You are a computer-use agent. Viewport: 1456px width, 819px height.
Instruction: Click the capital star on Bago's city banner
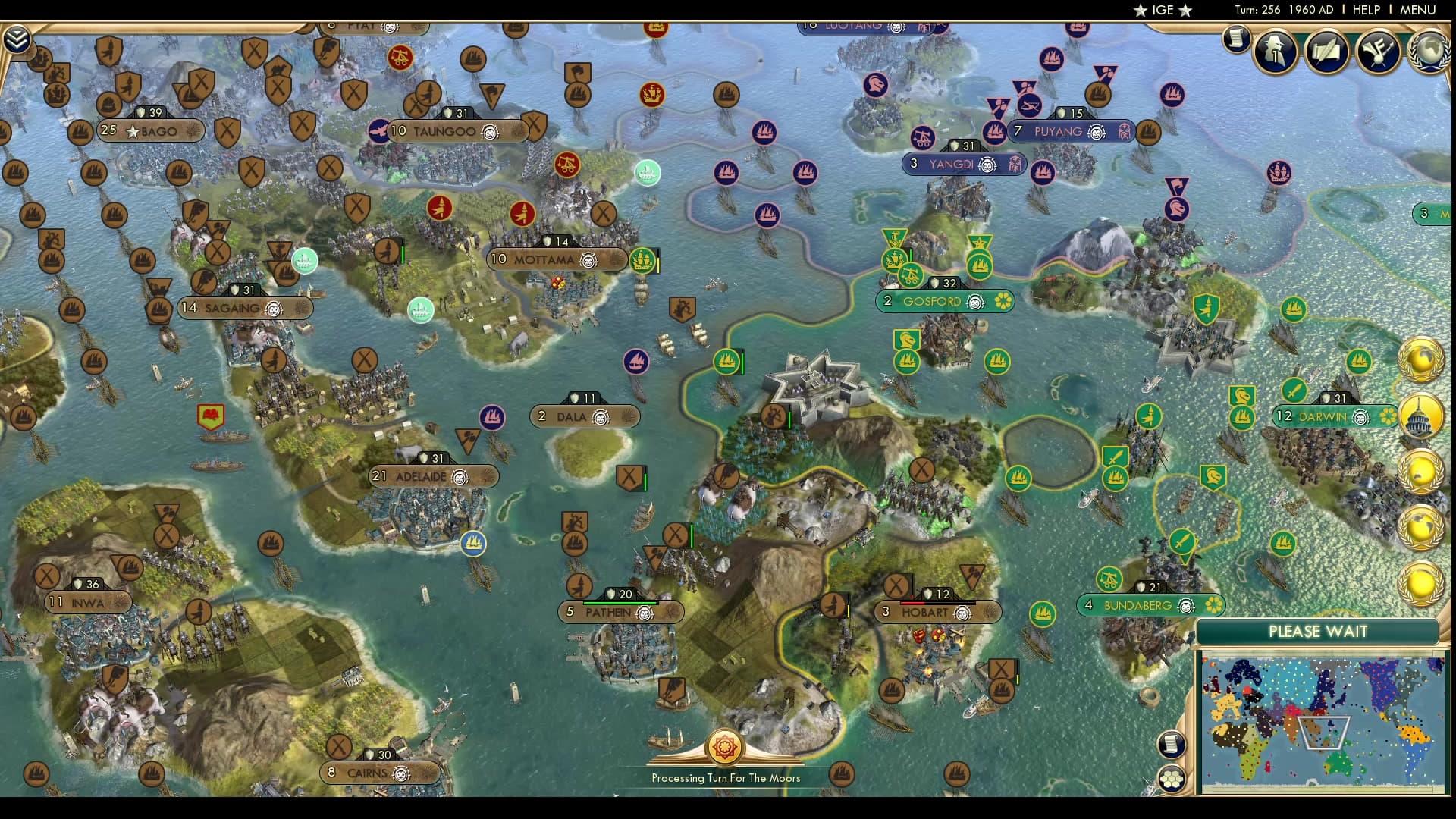pos(133,130)
